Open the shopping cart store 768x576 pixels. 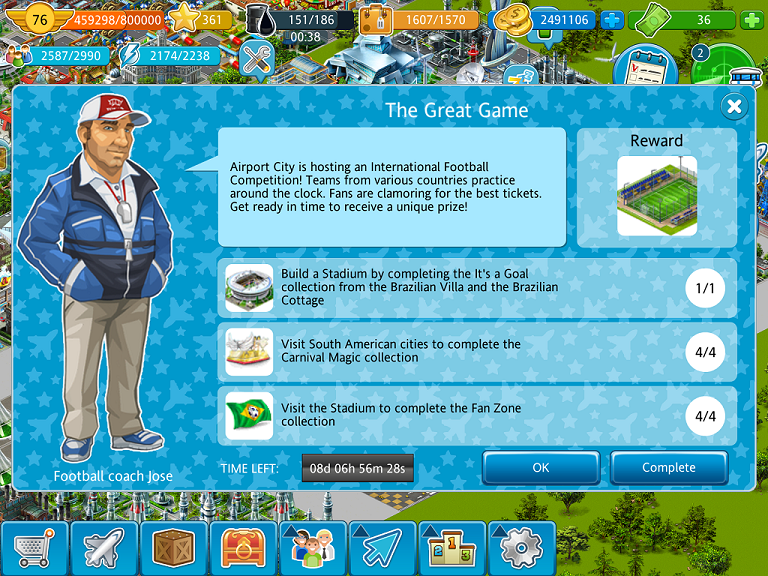(34, 548)
